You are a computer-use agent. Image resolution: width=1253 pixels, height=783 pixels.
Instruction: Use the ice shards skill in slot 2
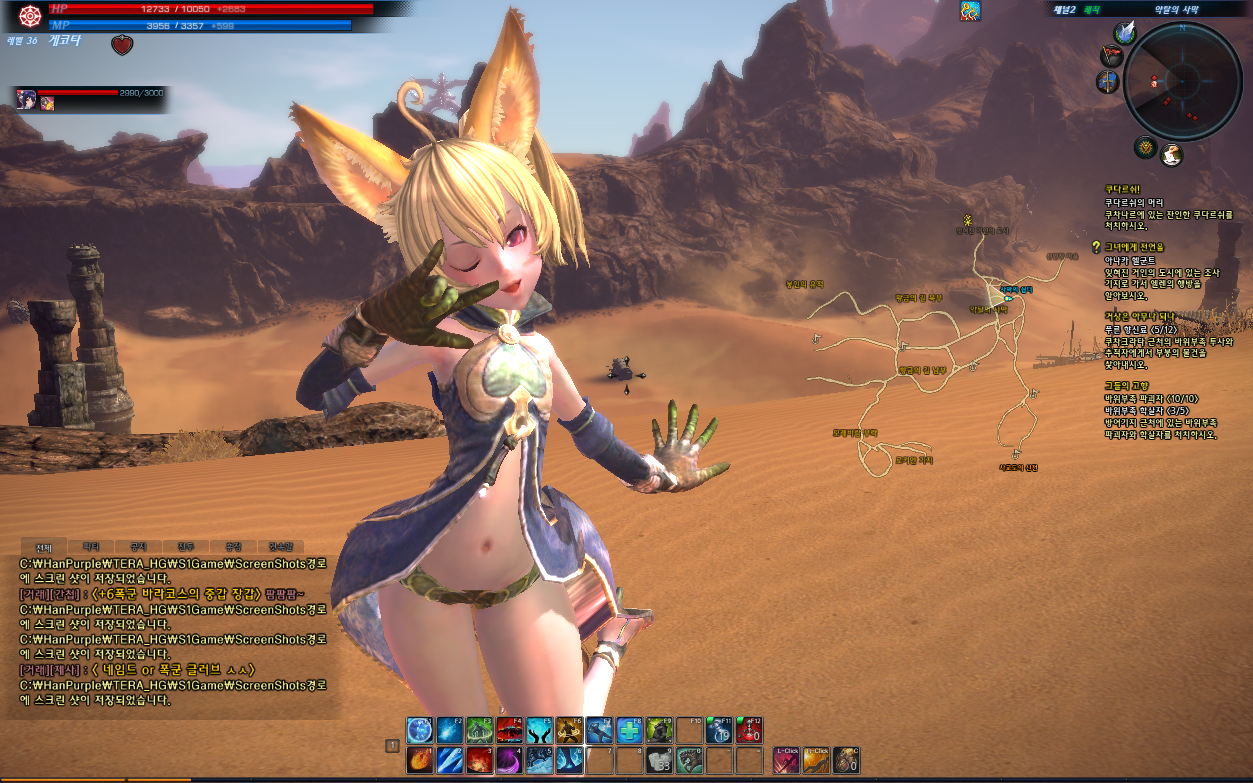tap(450, 760)
